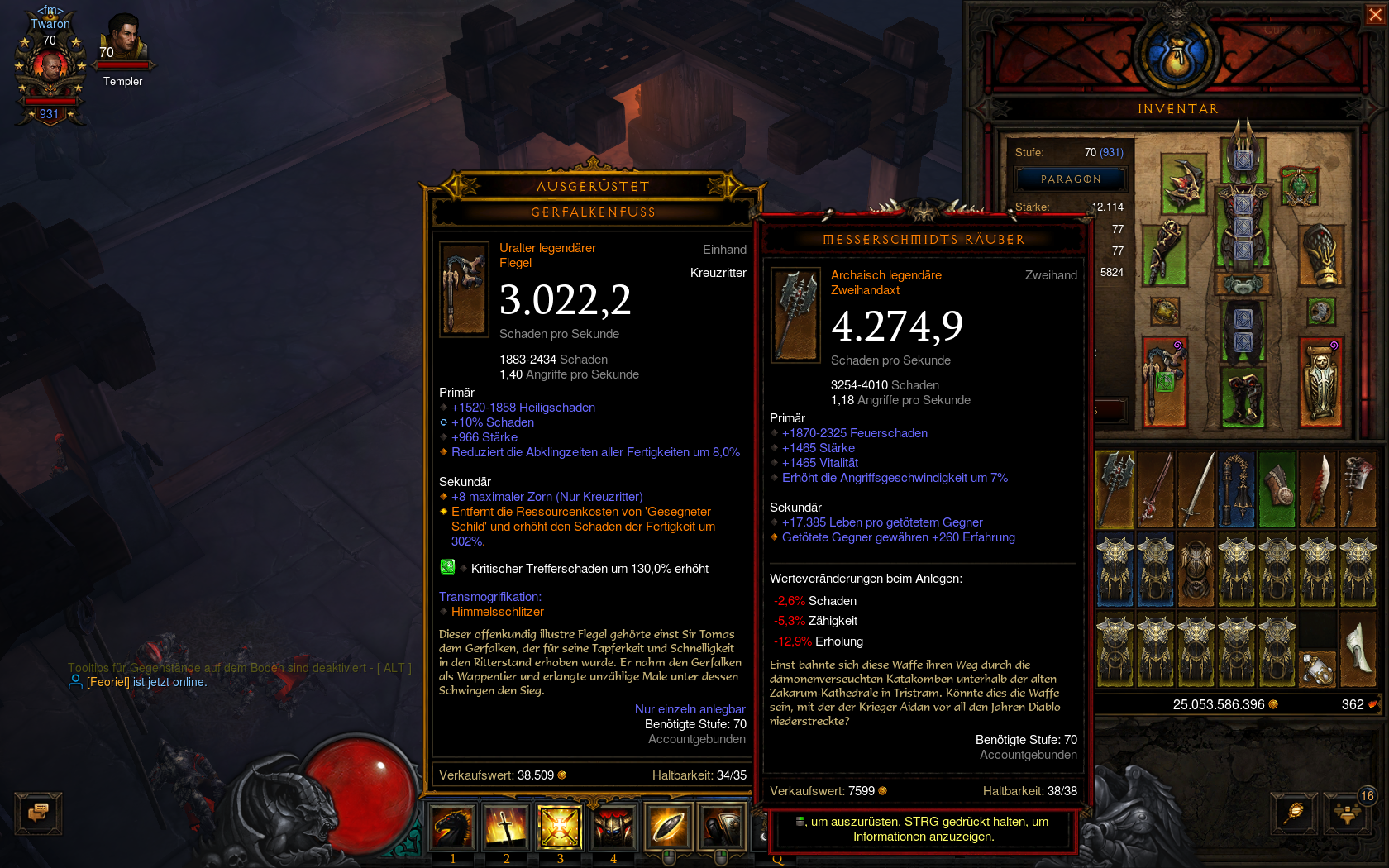Activate the black steed skill

click(452, 827)
